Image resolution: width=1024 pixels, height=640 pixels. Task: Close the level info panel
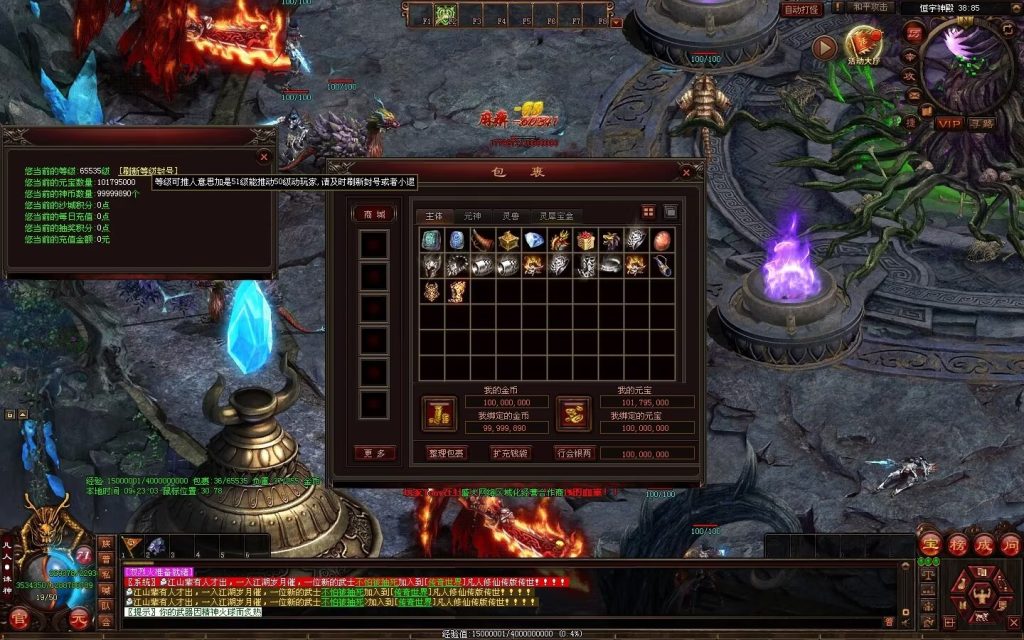[x=264, y=157]
